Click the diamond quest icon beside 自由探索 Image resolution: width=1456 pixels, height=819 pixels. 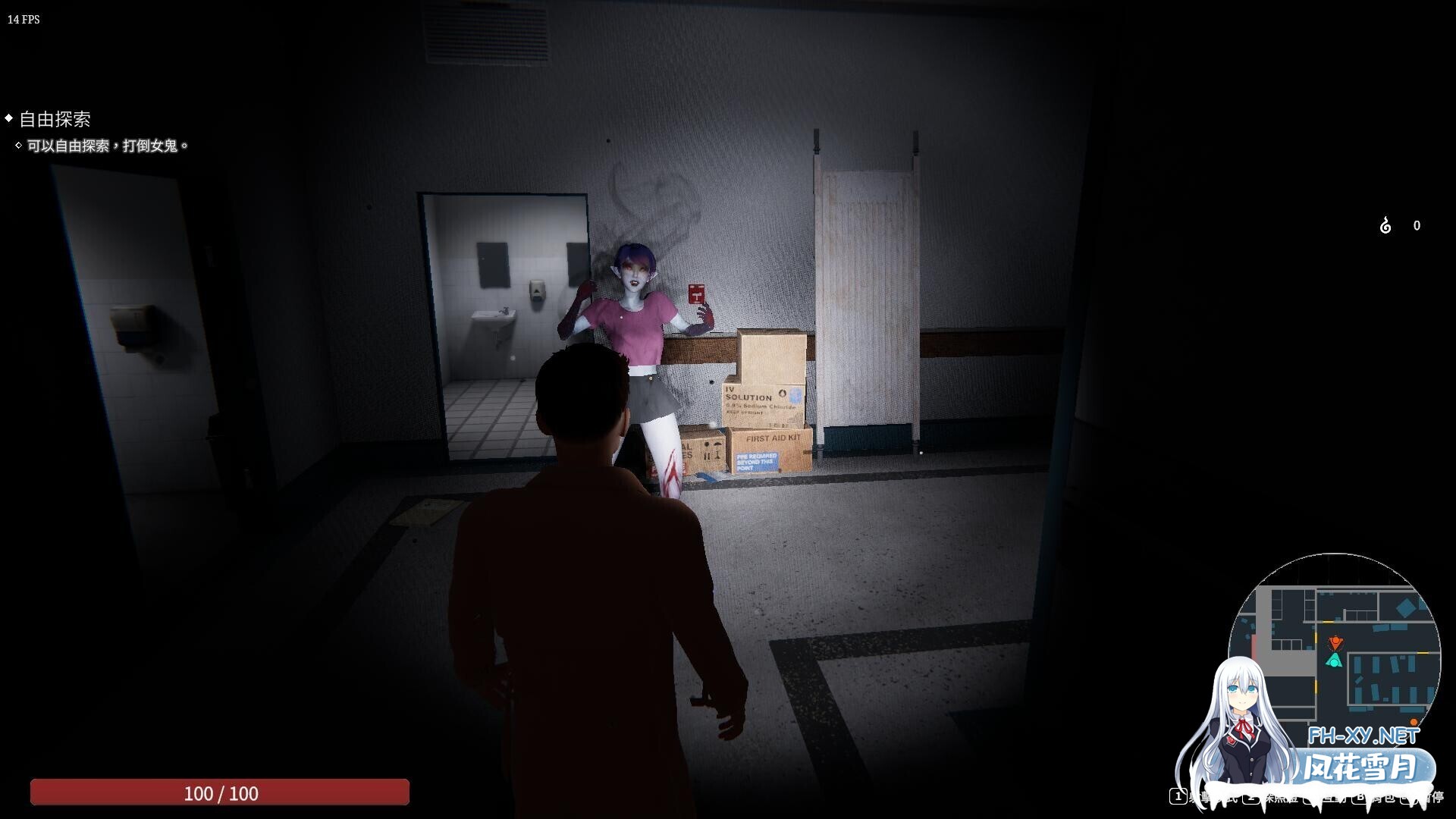click(x=10, y=118)
